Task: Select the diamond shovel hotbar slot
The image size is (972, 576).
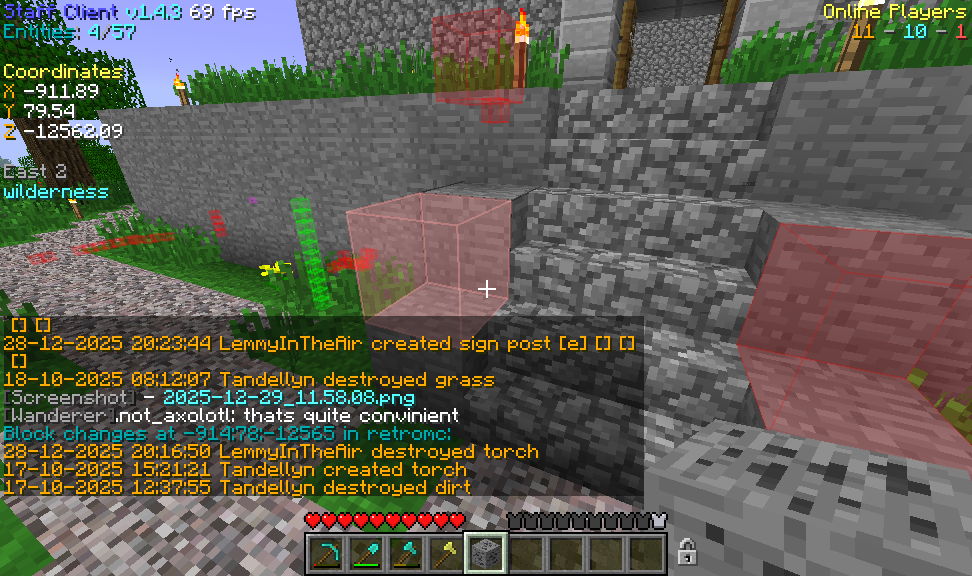Action: coord(366,553)
